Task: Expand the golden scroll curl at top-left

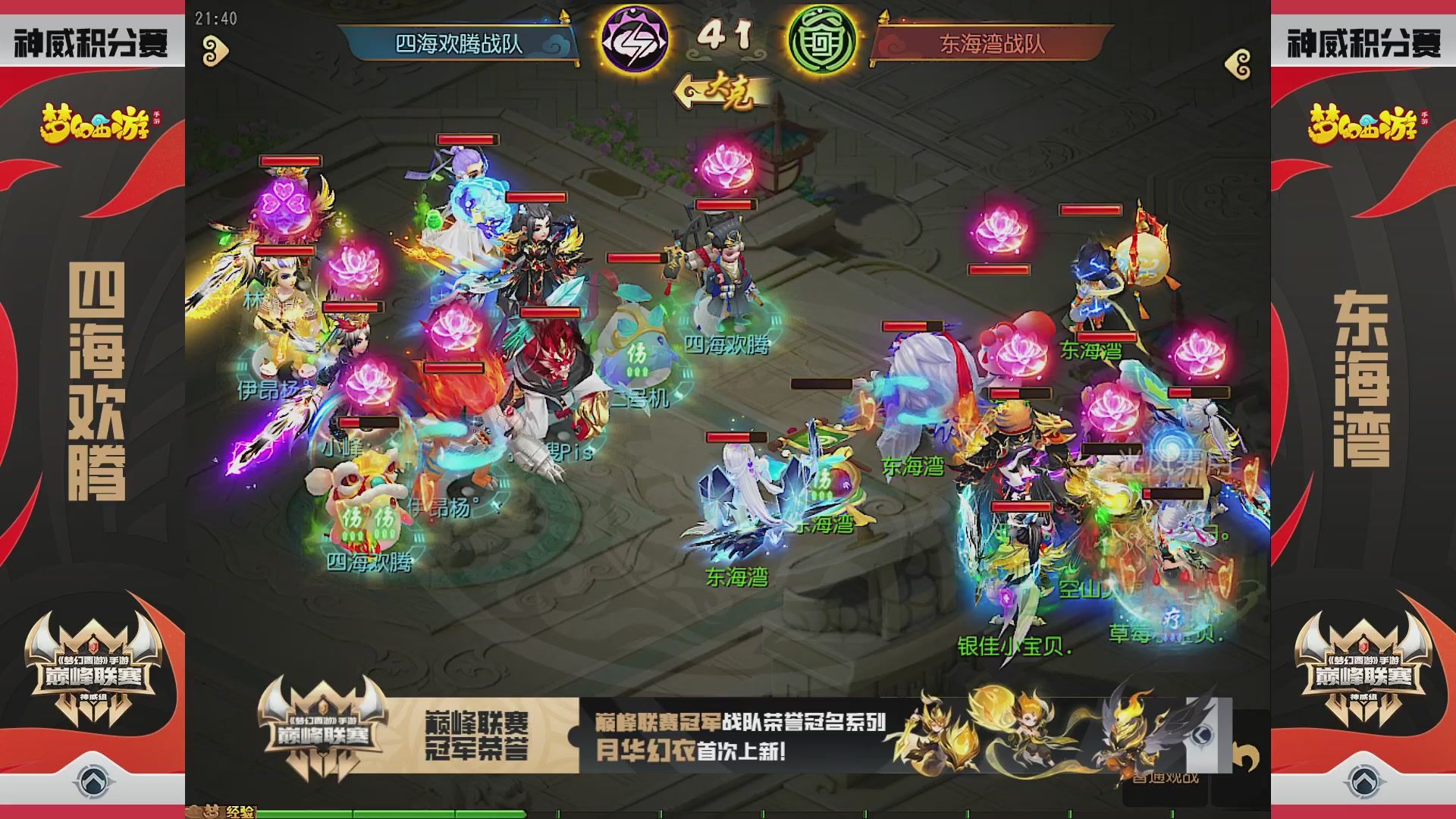Action: click(215, 48)
